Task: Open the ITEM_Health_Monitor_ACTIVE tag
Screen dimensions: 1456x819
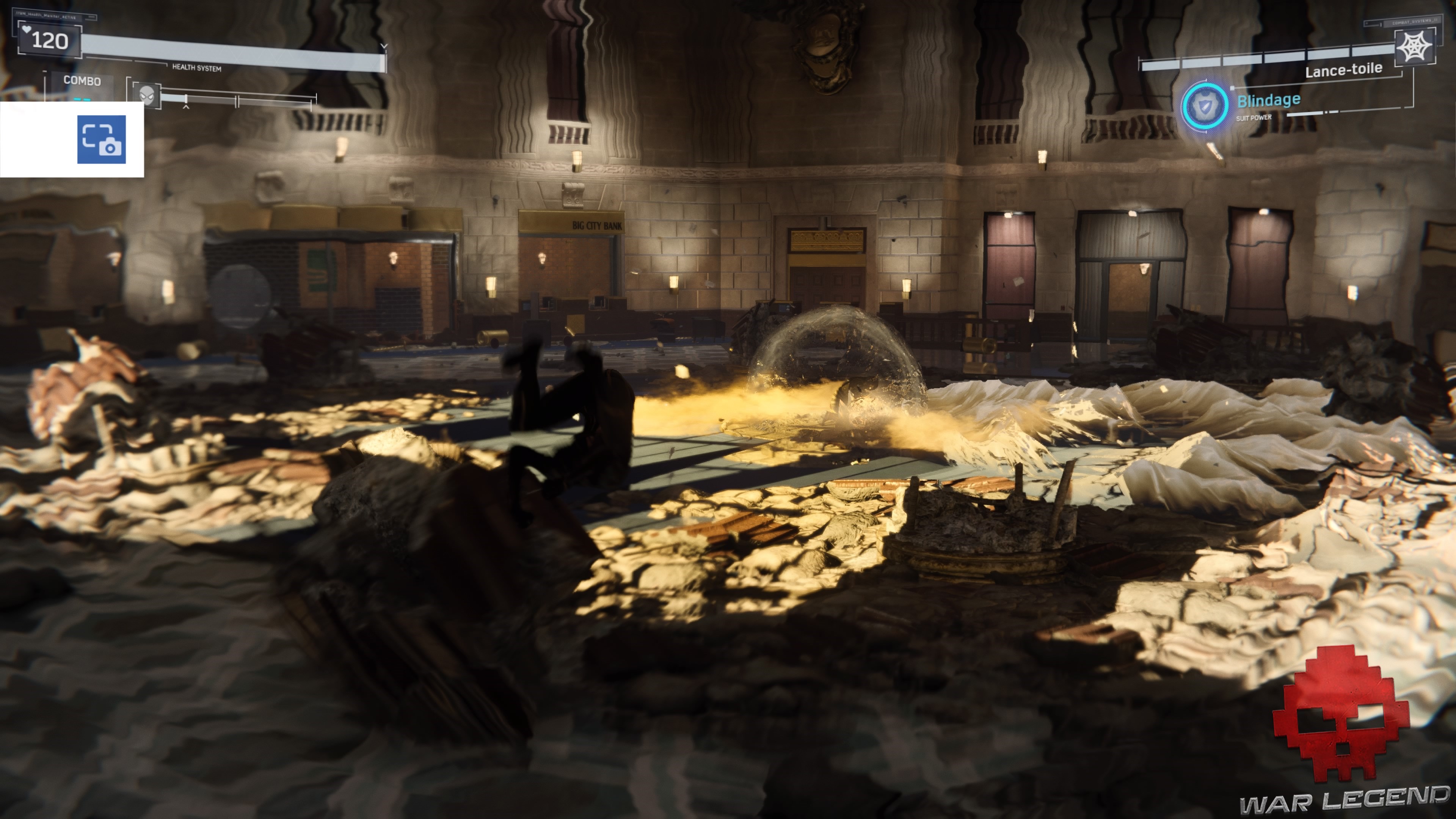Action: 46,16
